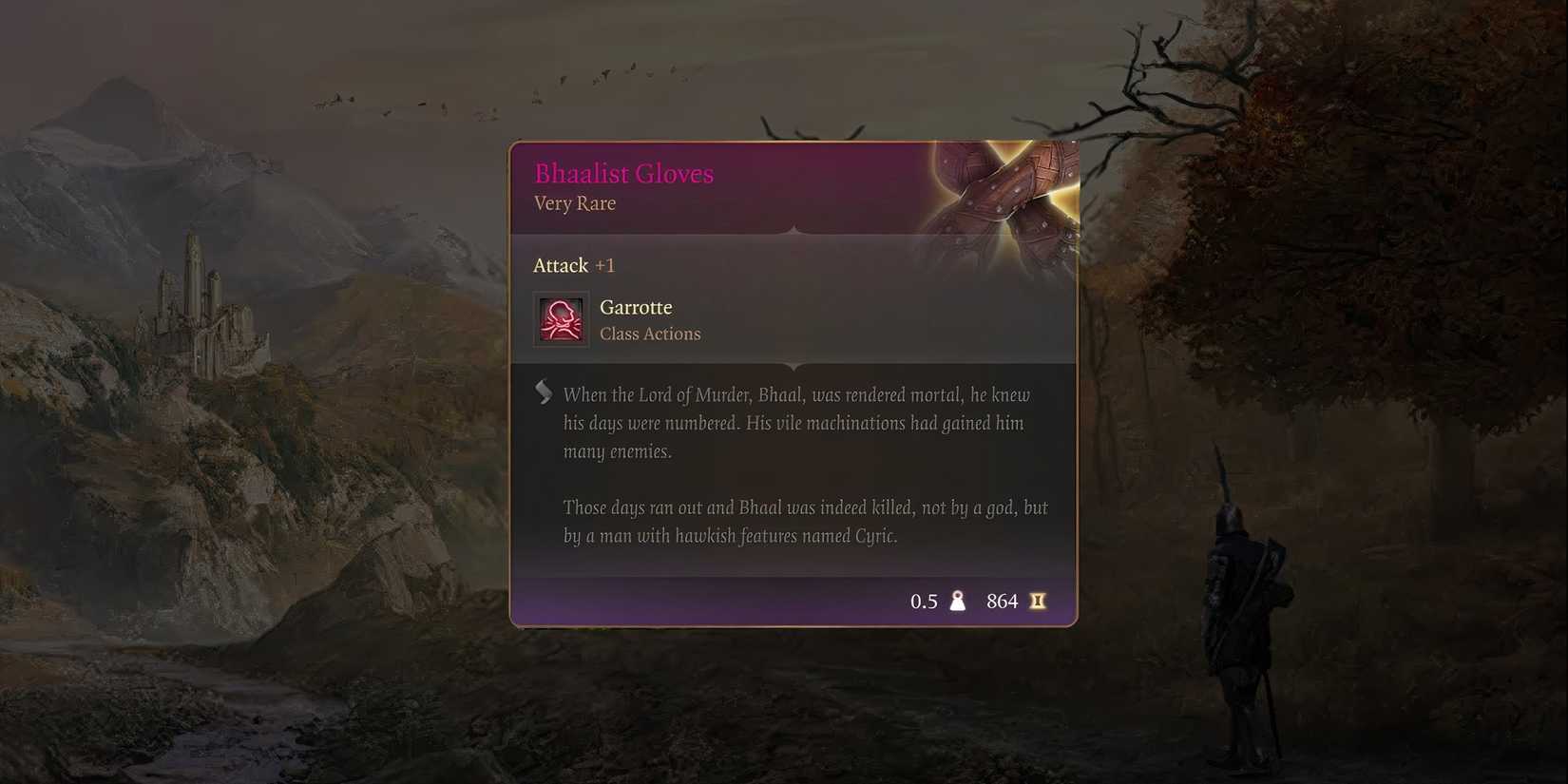The height and width of the screenshot is (784, 1568).
Task: Open the Garrotte ability details
Action: [x=635, y=306]
